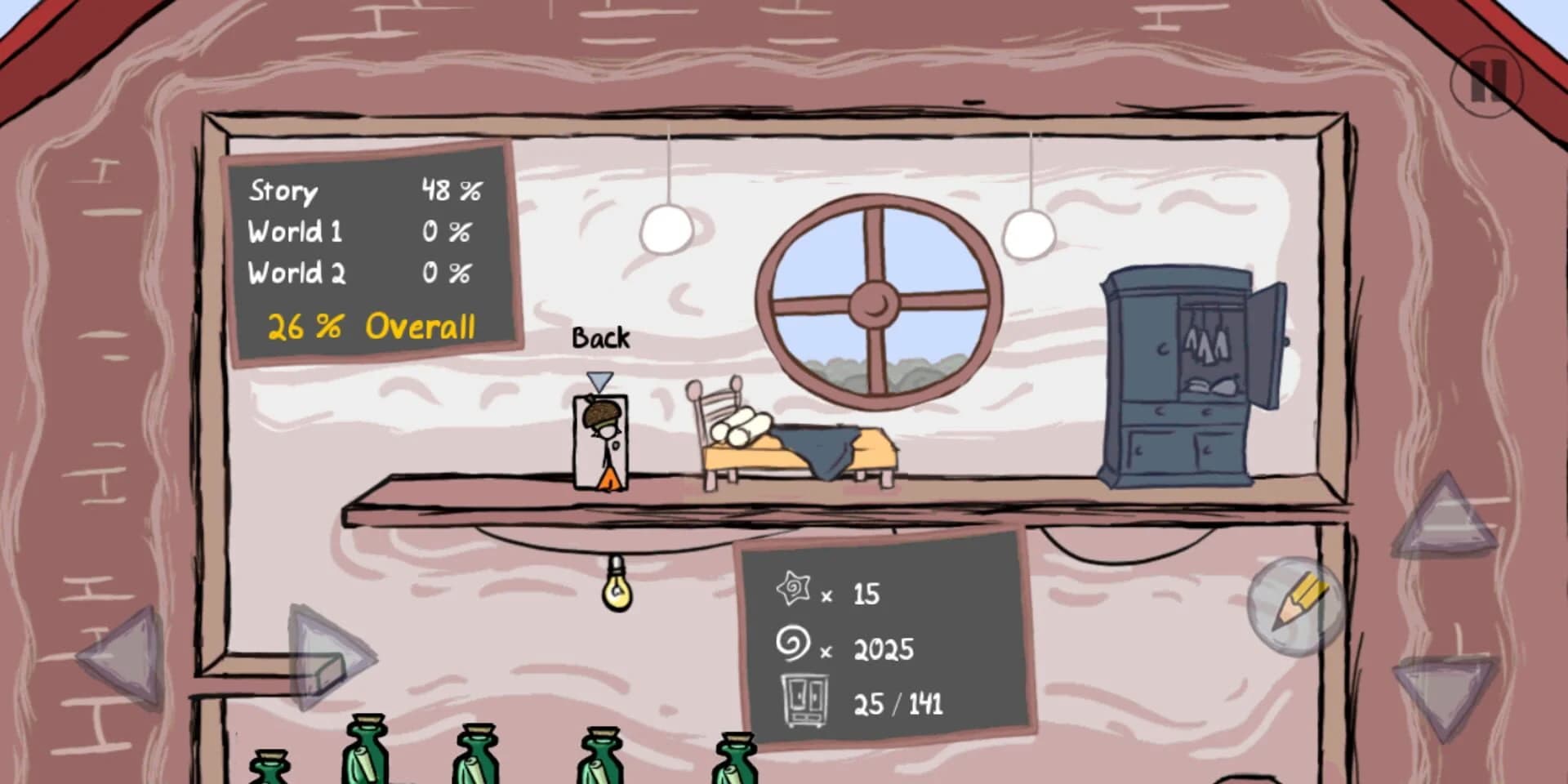Pause the game

pyautogui.click(x=1486, y=80)
